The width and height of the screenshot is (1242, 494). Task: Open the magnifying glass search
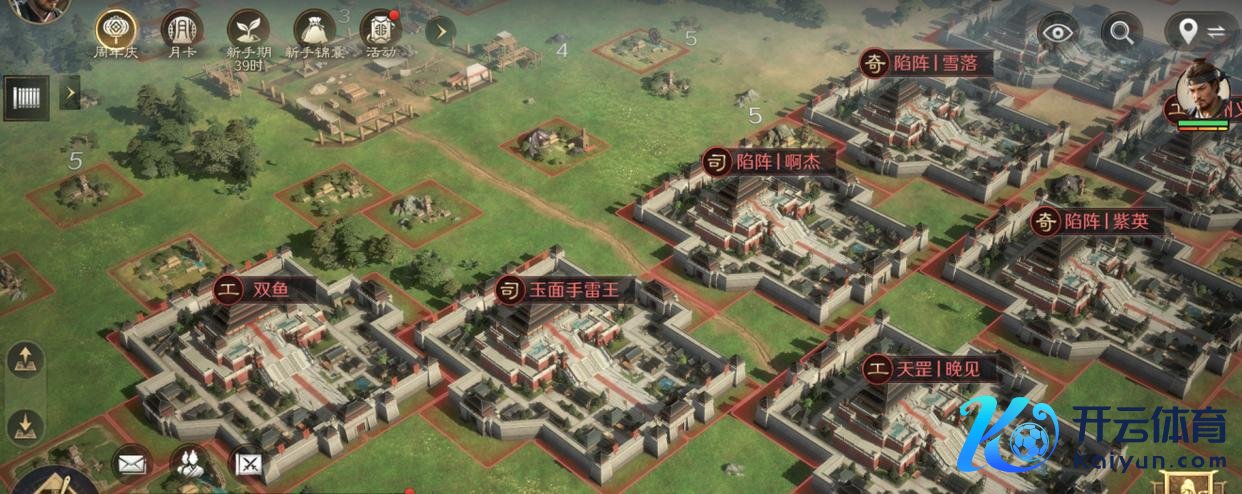pos(1122,32)
